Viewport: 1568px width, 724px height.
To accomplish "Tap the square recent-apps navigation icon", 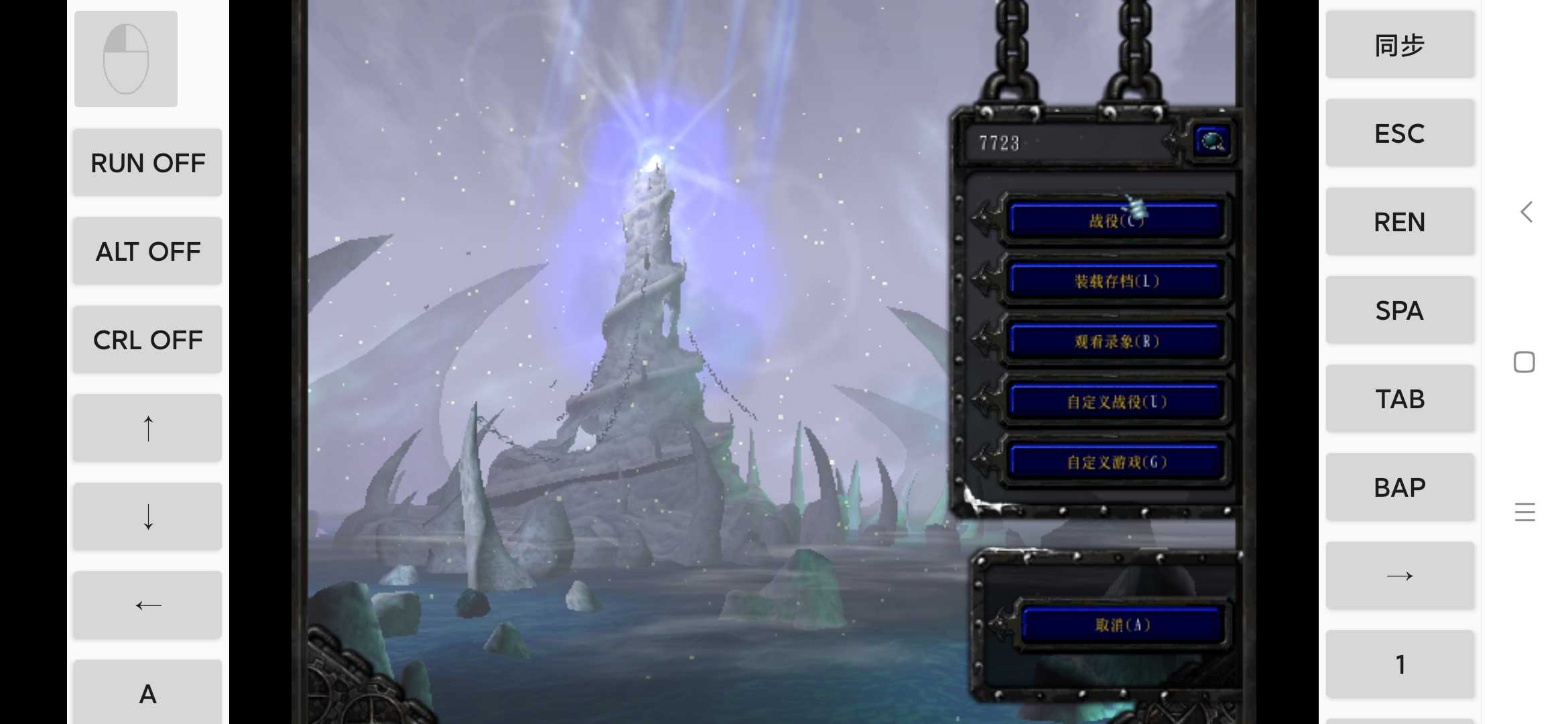I will coord(1524,361).
